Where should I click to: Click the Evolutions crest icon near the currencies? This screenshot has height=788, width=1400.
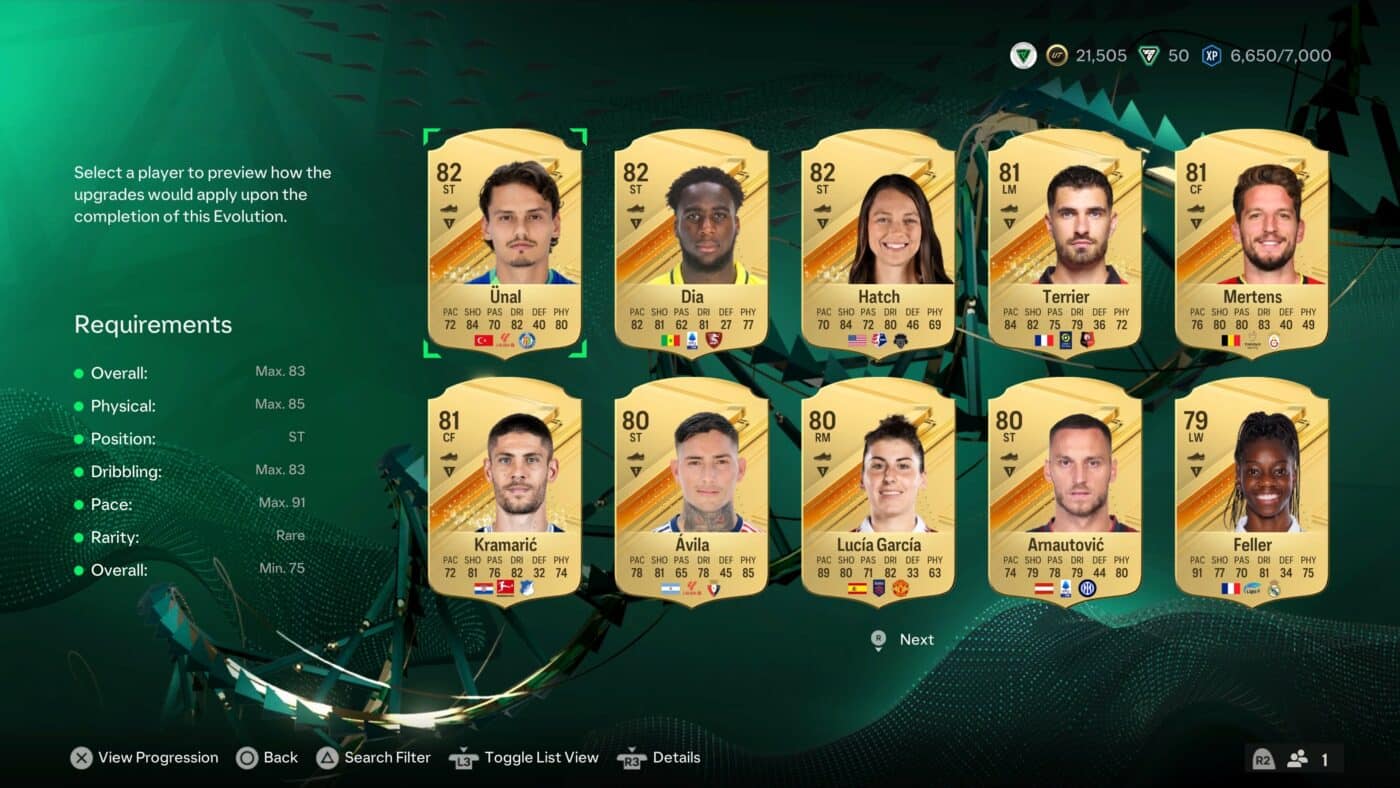tap(1021, 55)
